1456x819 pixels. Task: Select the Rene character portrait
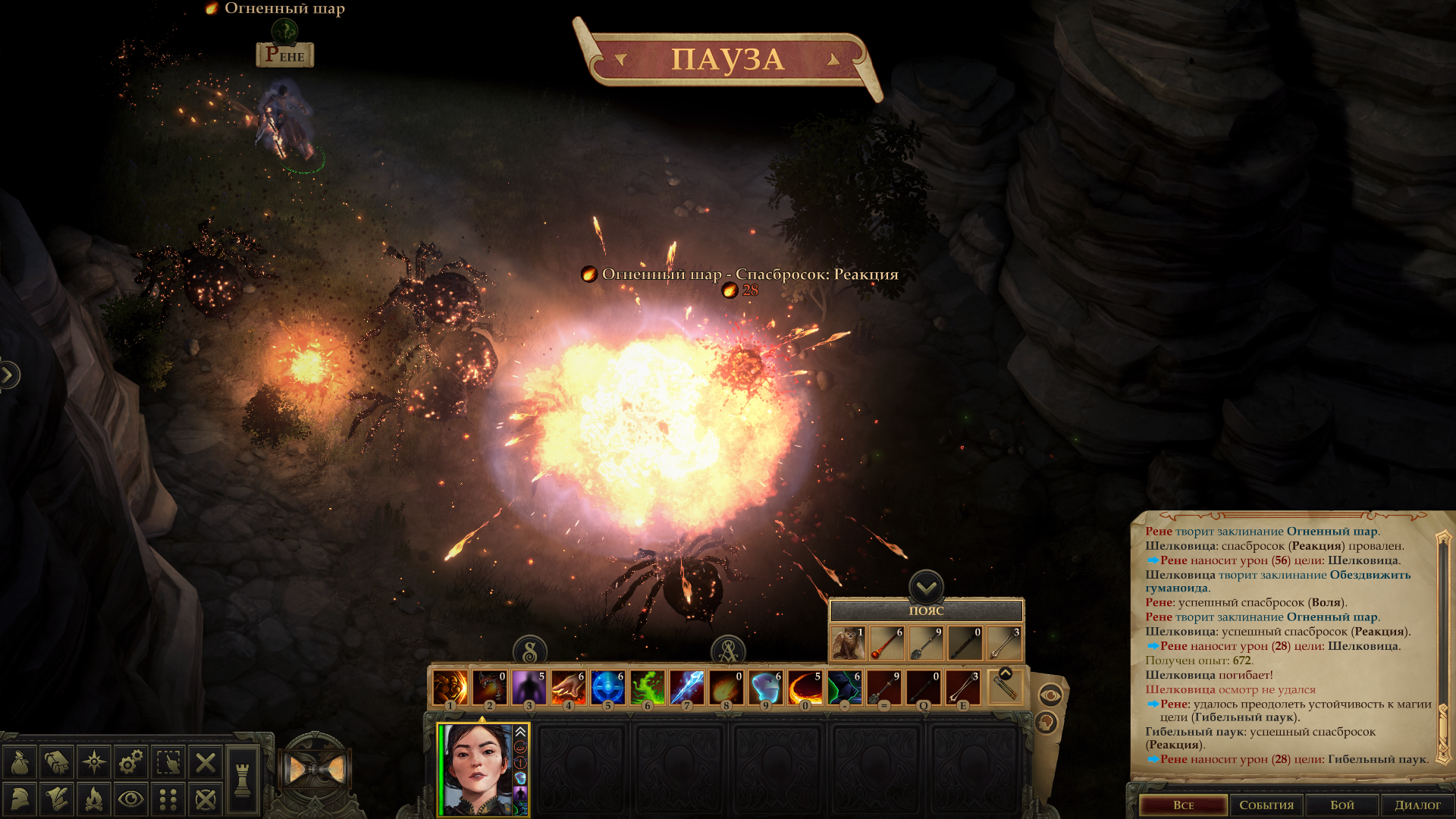click(x=476, y=769)
